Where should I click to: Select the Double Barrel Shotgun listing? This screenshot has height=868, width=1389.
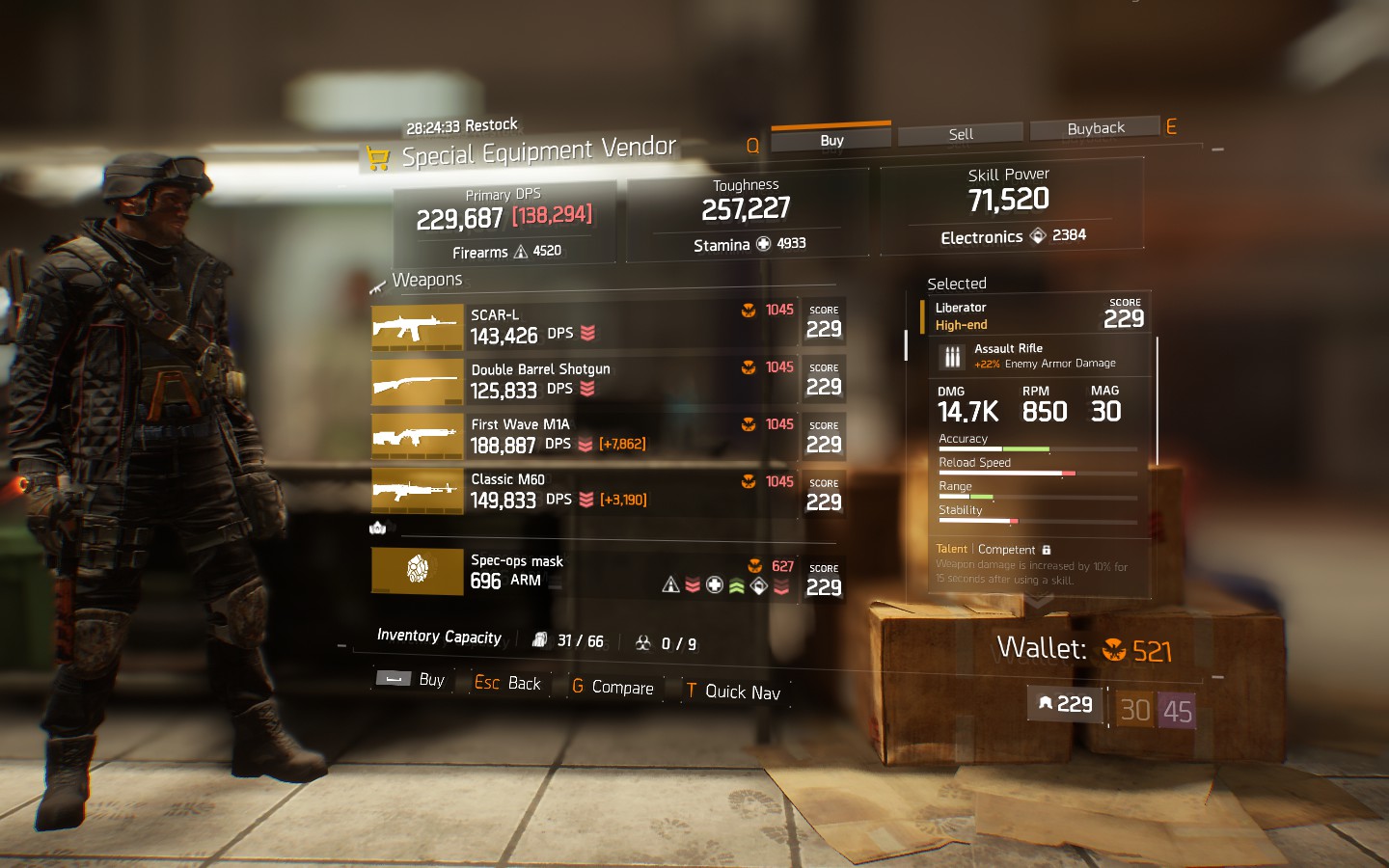click(608, 381)
